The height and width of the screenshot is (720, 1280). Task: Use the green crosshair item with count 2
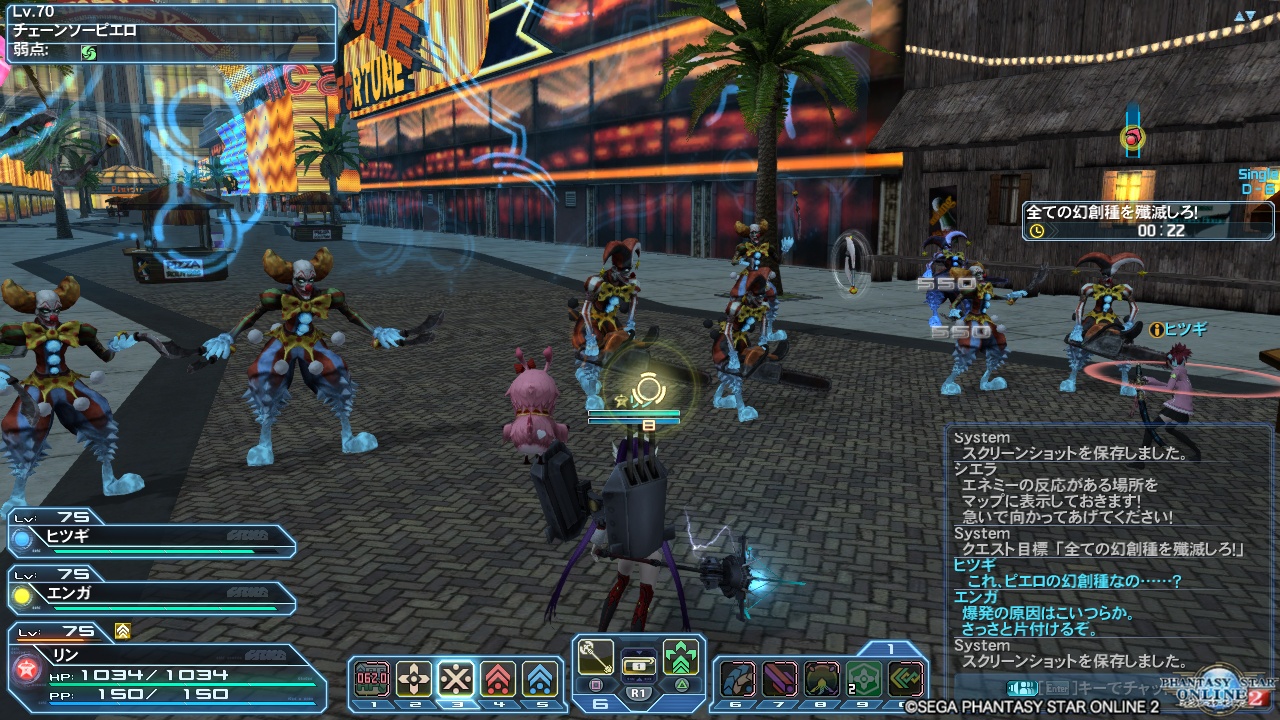click(x=864, y=679)
